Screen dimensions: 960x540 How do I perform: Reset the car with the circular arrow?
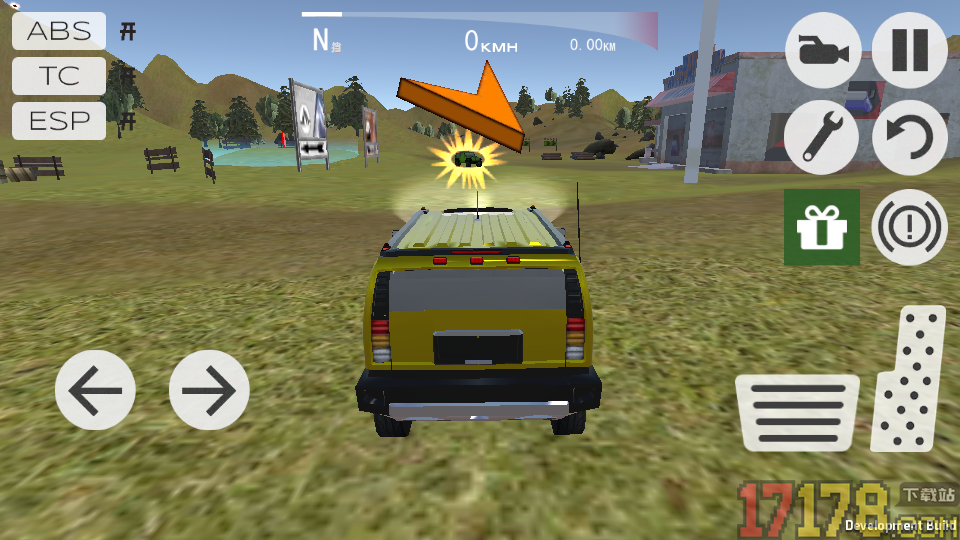[909, 137]
